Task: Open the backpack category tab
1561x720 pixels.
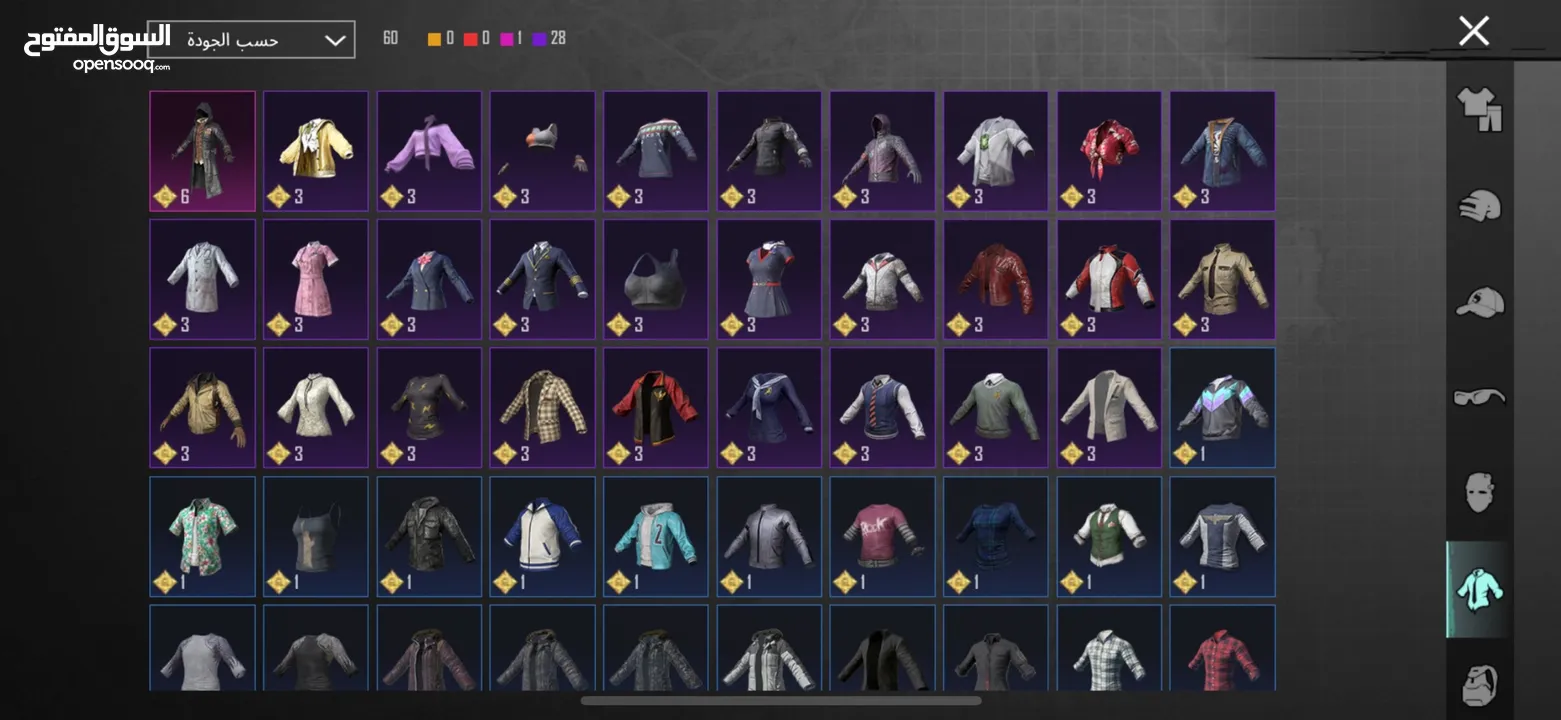Action: tap(1478, 683)
